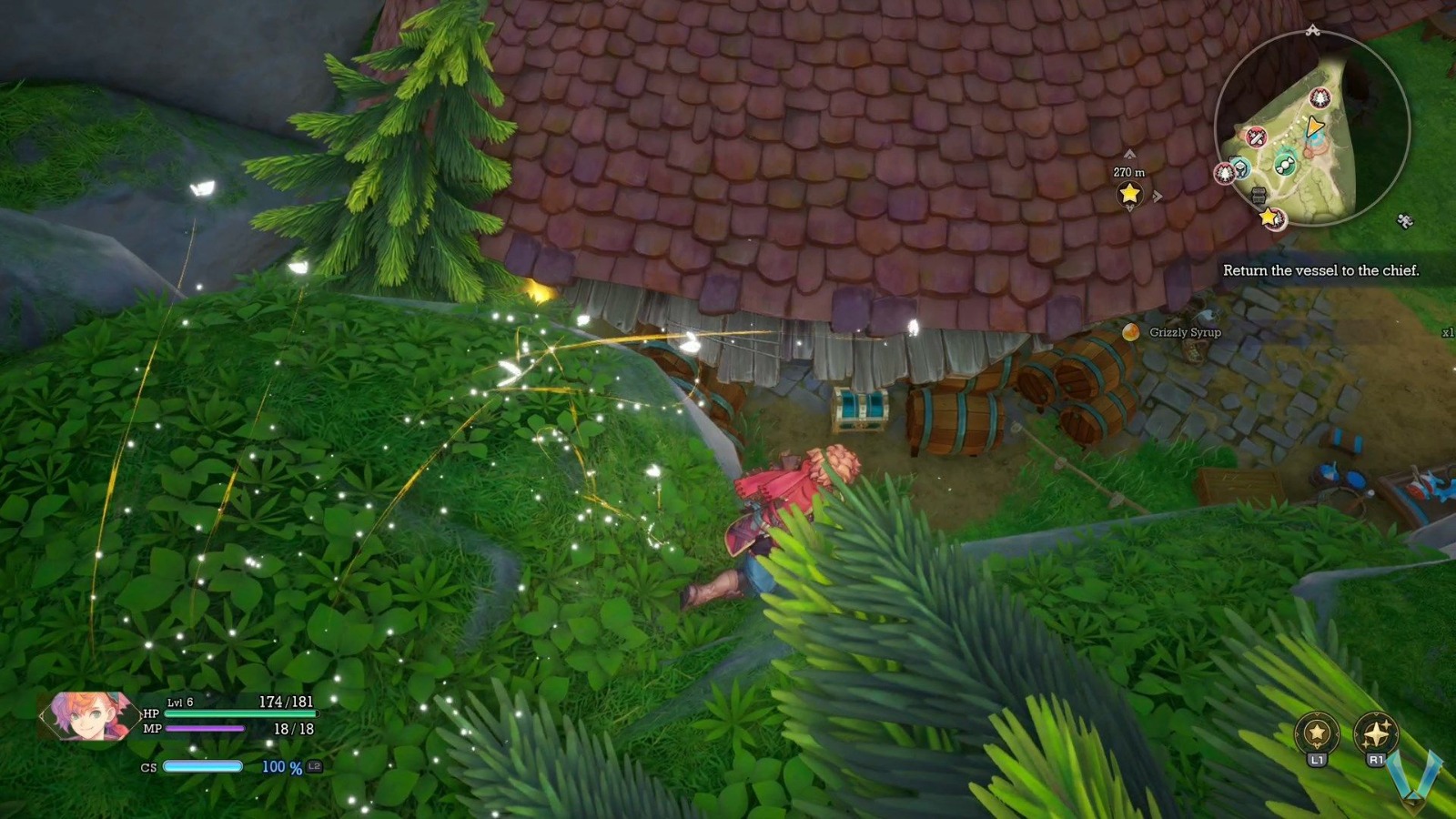The width and height of the screenshot is (1456, 819).
Task: Click the NPC helmet marker on the minimap
Action: [1242, 168]
